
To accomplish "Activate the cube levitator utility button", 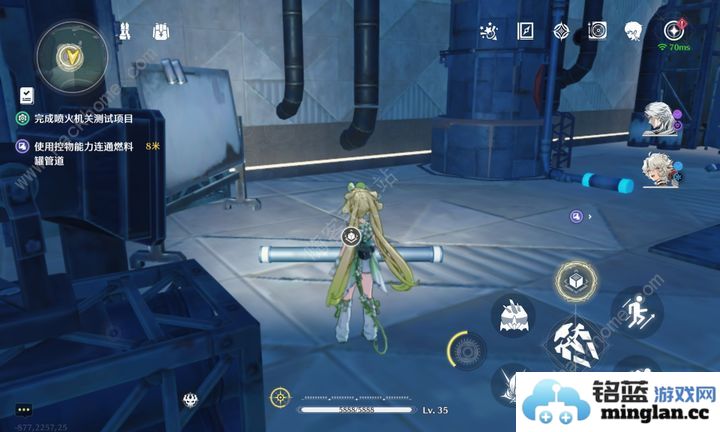I will pyautogui.click(x=575, y=282).
